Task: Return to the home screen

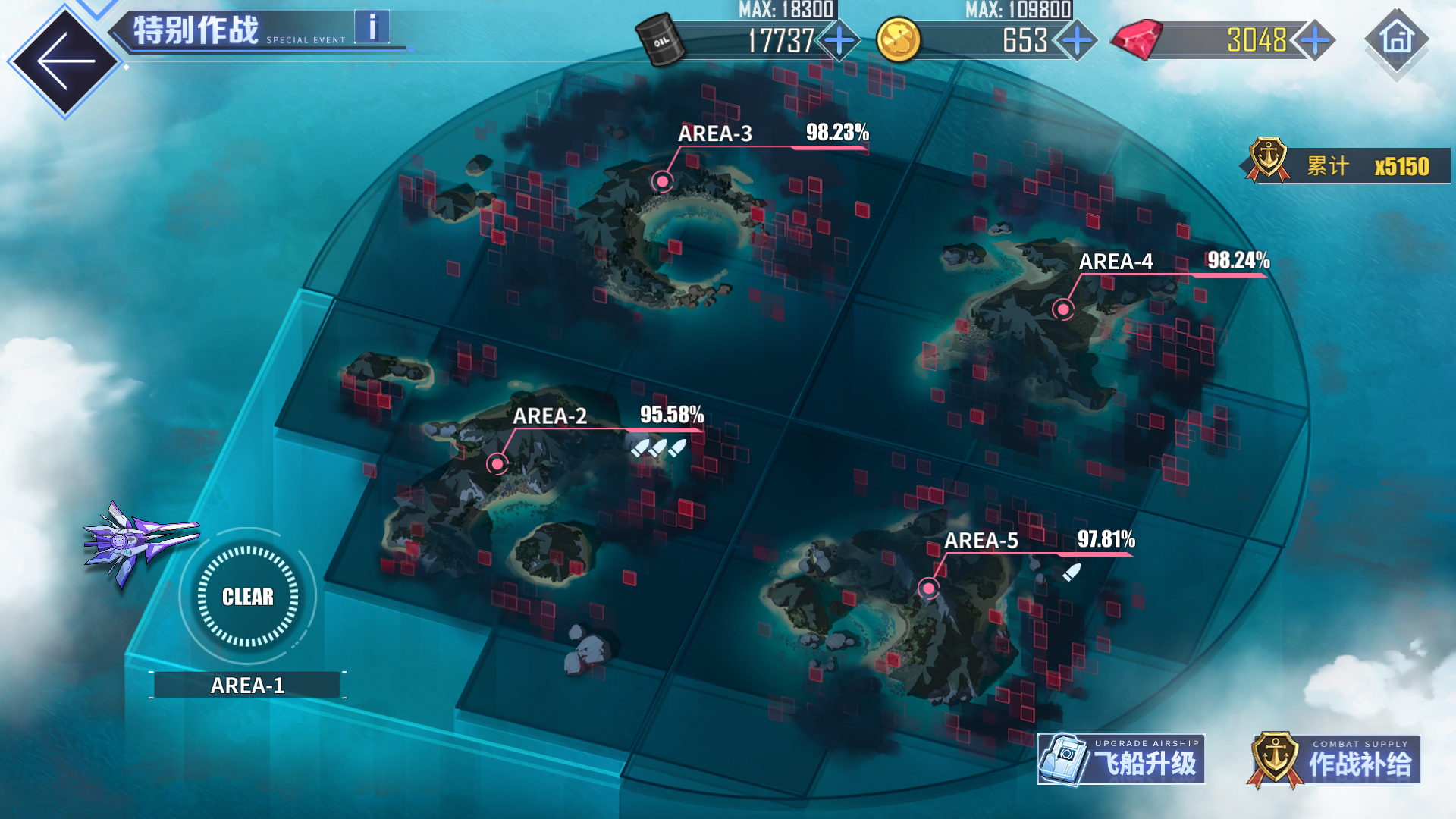Action: (x=1397, y=39)
